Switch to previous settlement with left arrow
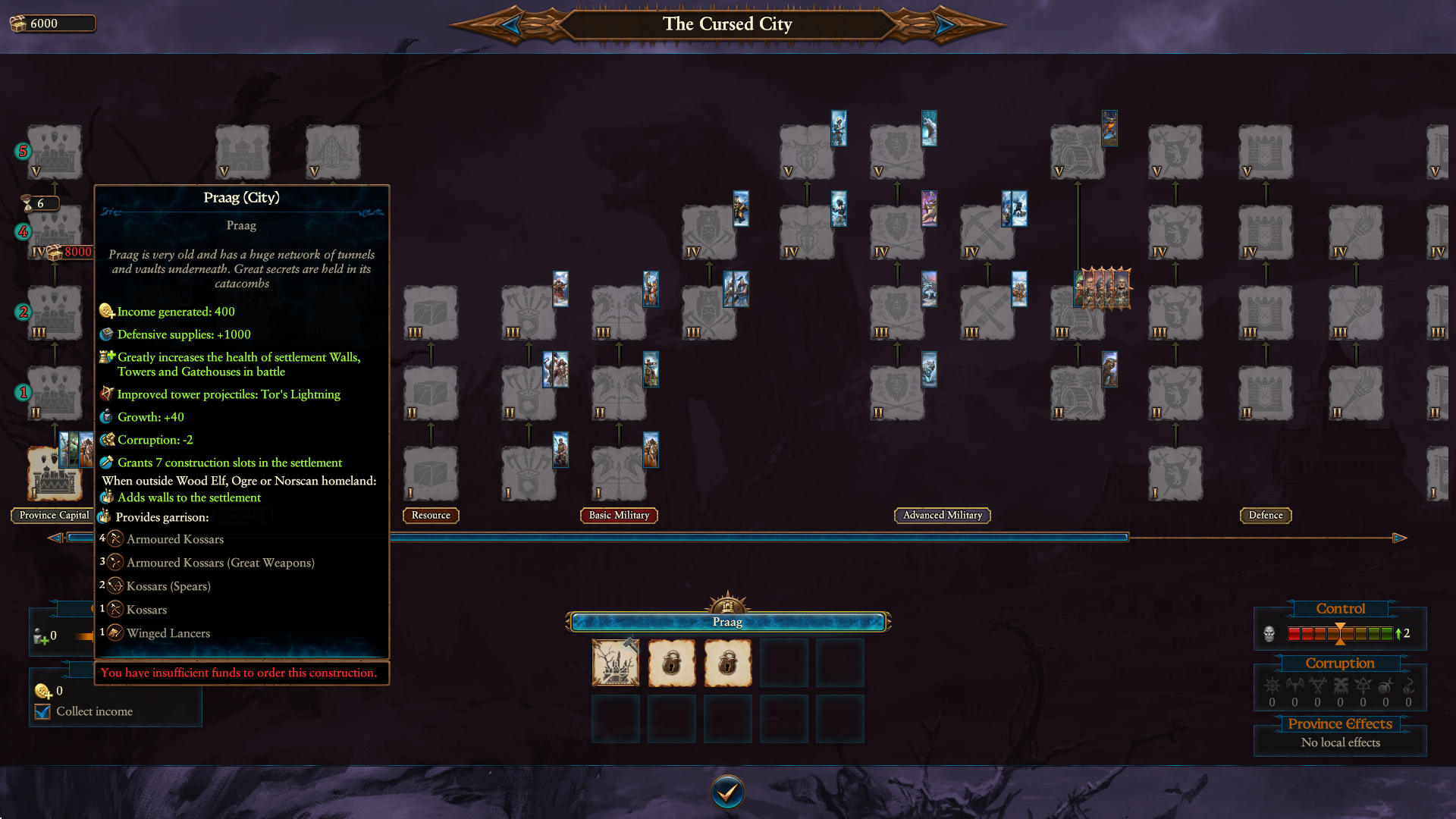 (511, 25)
